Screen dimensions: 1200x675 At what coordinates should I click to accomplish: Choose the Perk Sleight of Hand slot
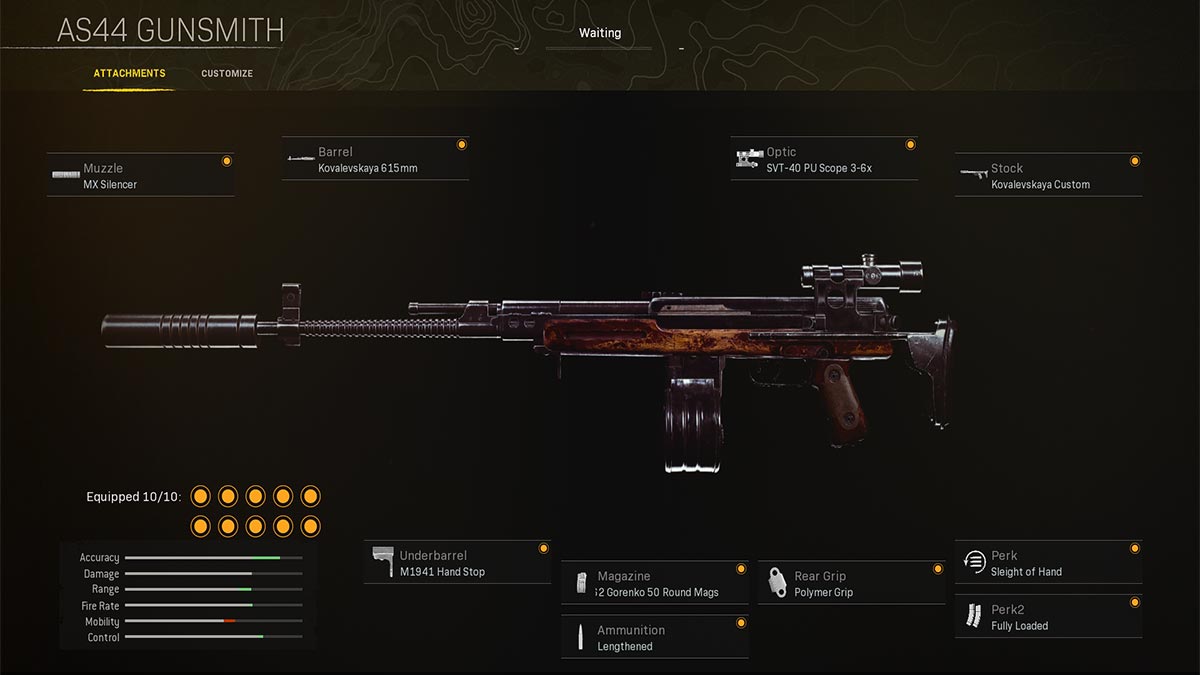[x=1048, y=563]
